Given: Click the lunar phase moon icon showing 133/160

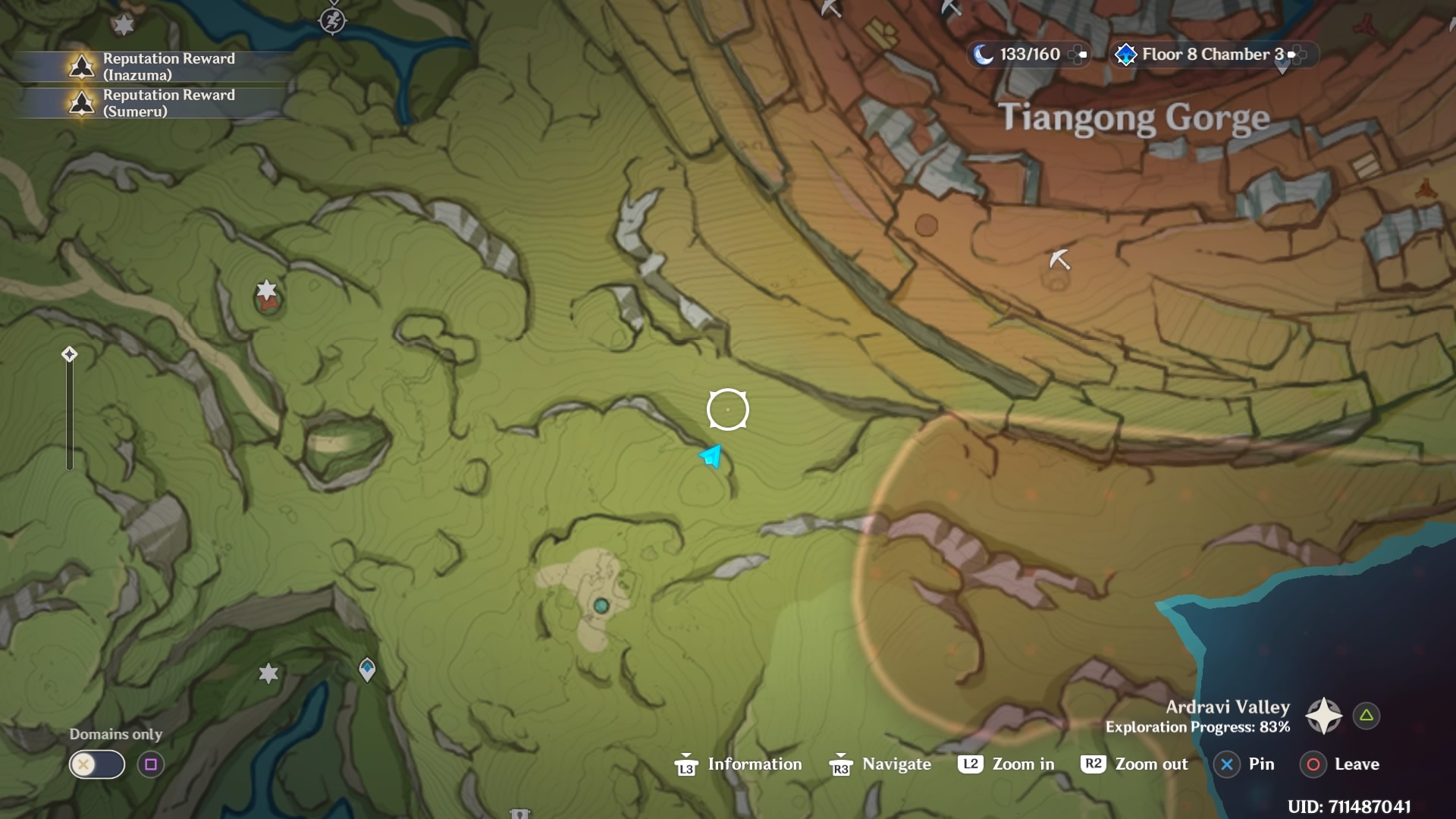Looking at the screenshot, I should [x=984, y=54].
